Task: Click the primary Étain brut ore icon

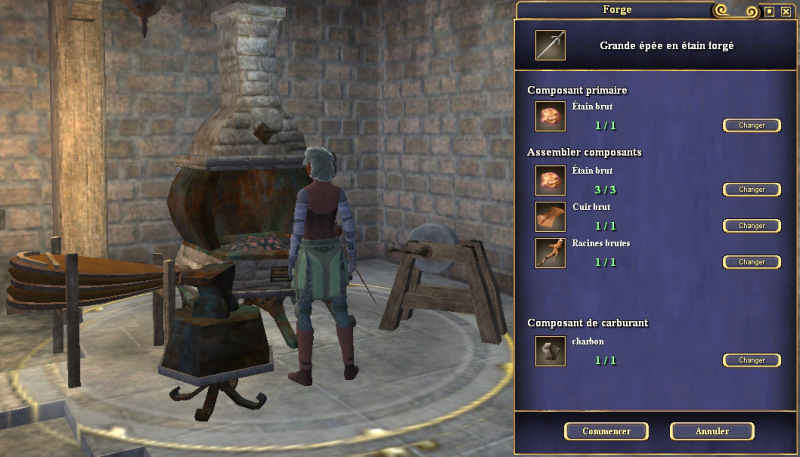Action: [x=550, y=117]
